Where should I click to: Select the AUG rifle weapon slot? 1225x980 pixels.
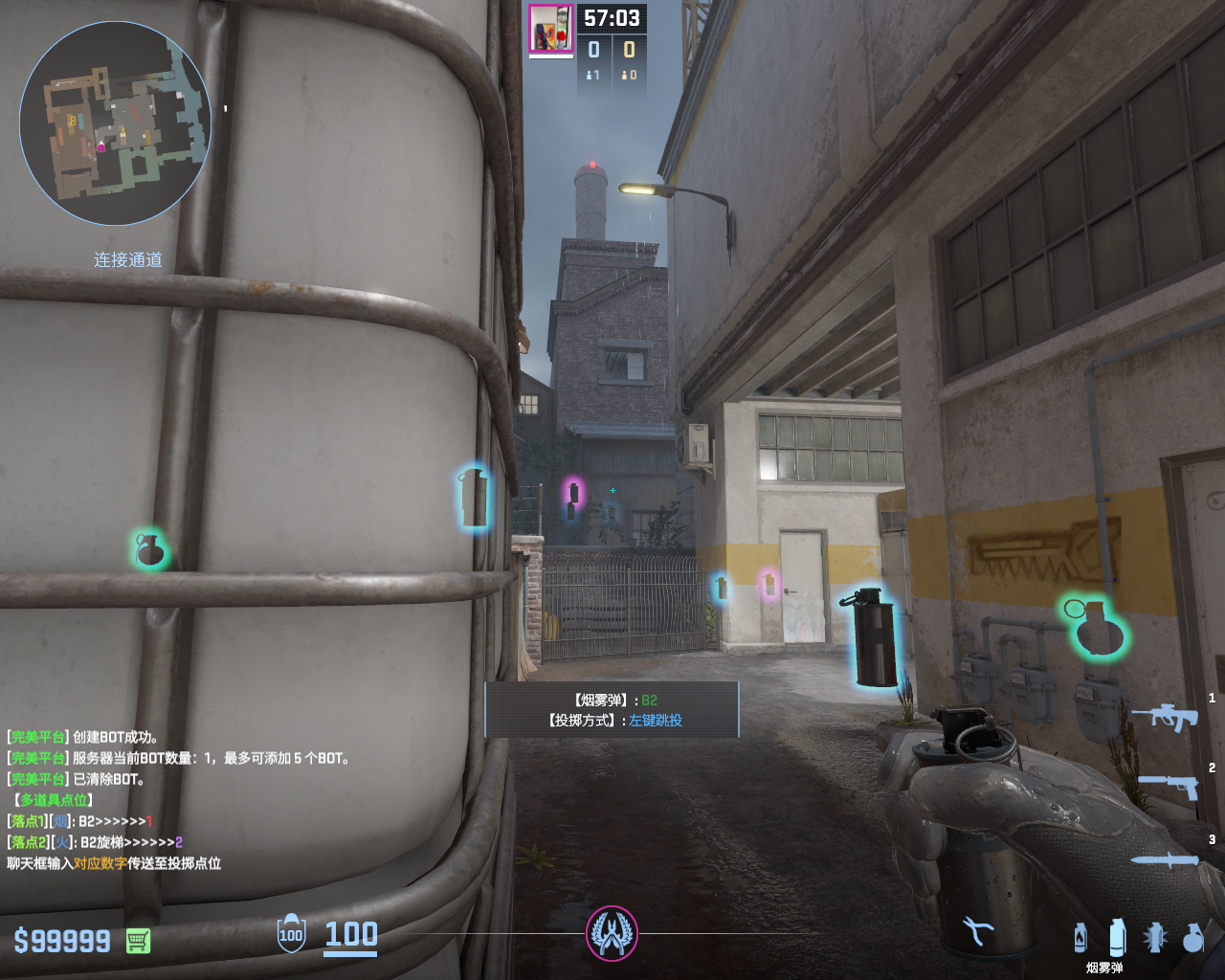(1165, 716)
